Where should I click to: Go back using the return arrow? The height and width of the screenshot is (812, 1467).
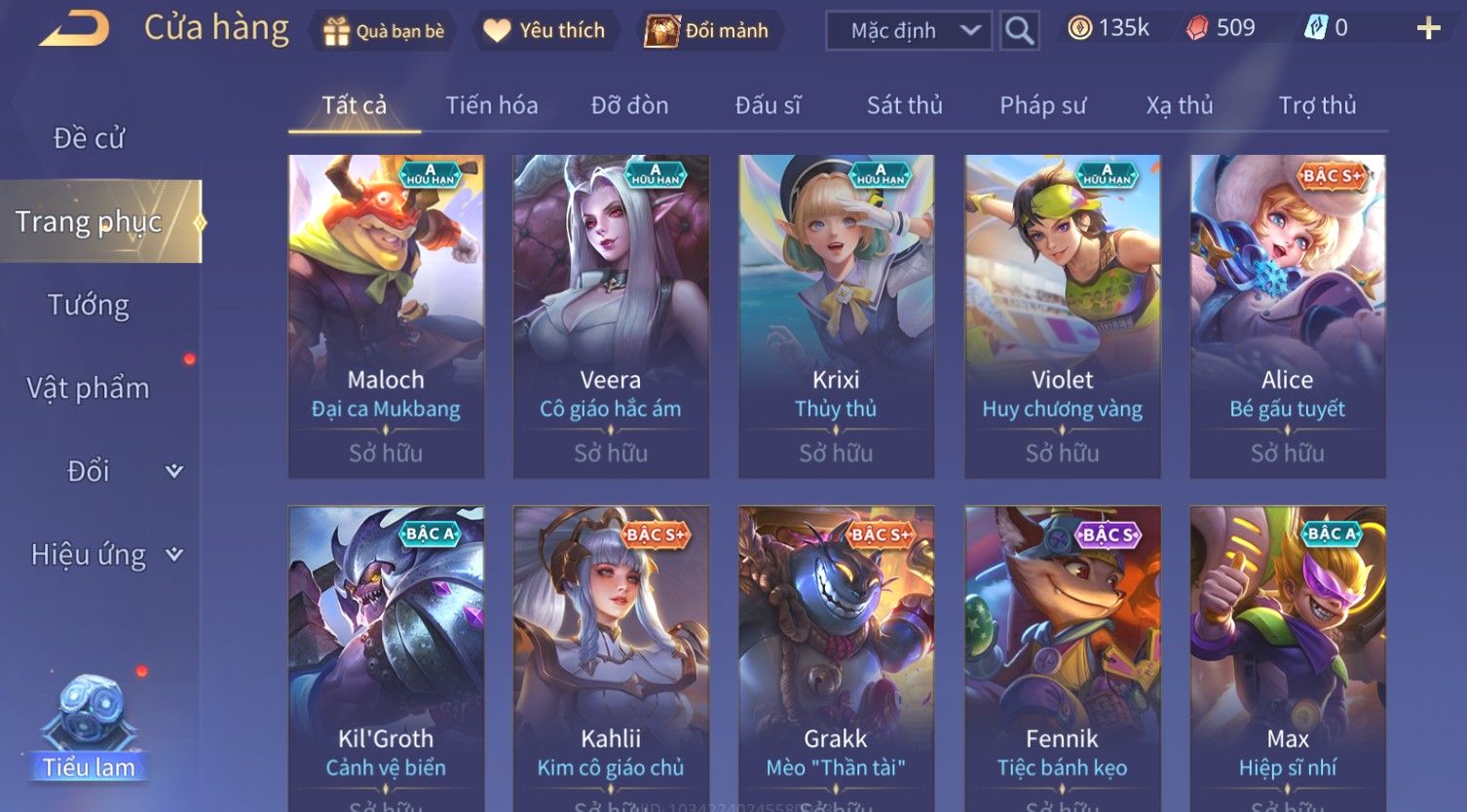pos(74,29)
